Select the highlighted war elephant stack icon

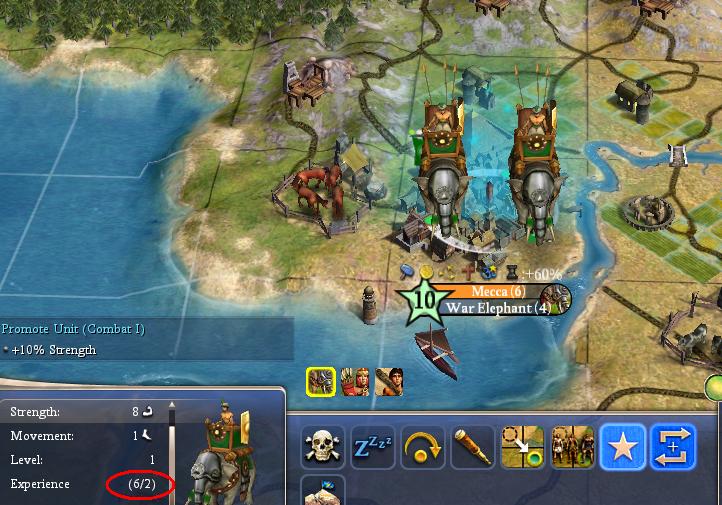pyautogui.click(x=321, y=381)
